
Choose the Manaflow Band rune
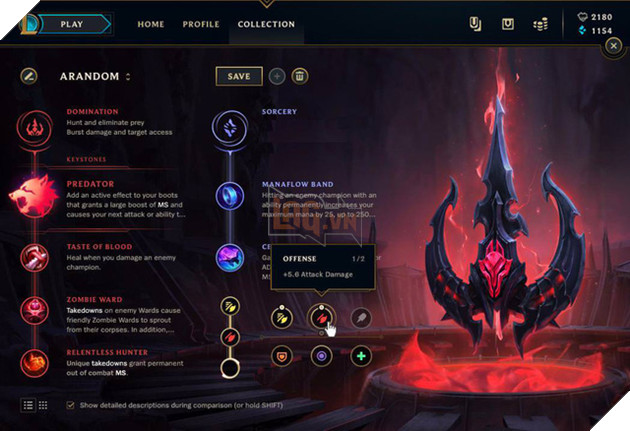tap(229, 194)
